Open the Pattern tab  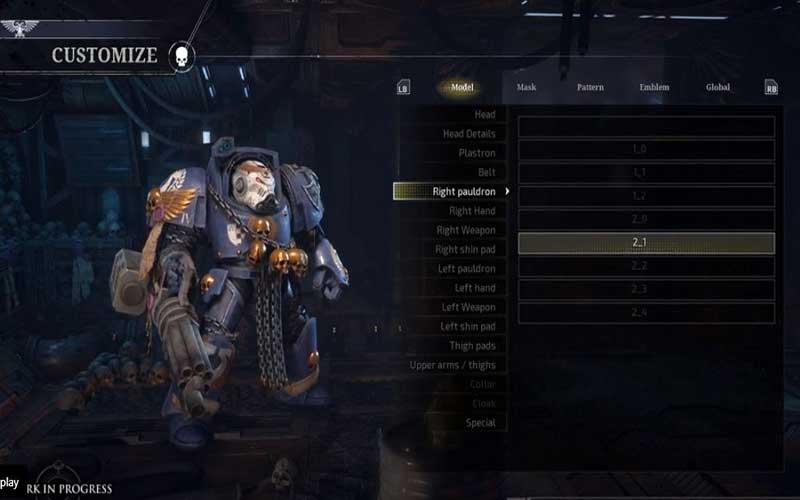[x=590, y=87]
